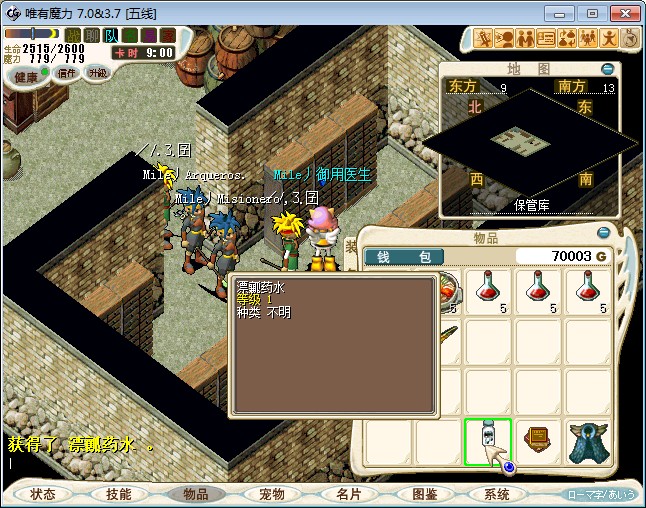This screenshot has width=646, height=508.
Task: Open the 技能 skills menu
Action: coord(119,494)
